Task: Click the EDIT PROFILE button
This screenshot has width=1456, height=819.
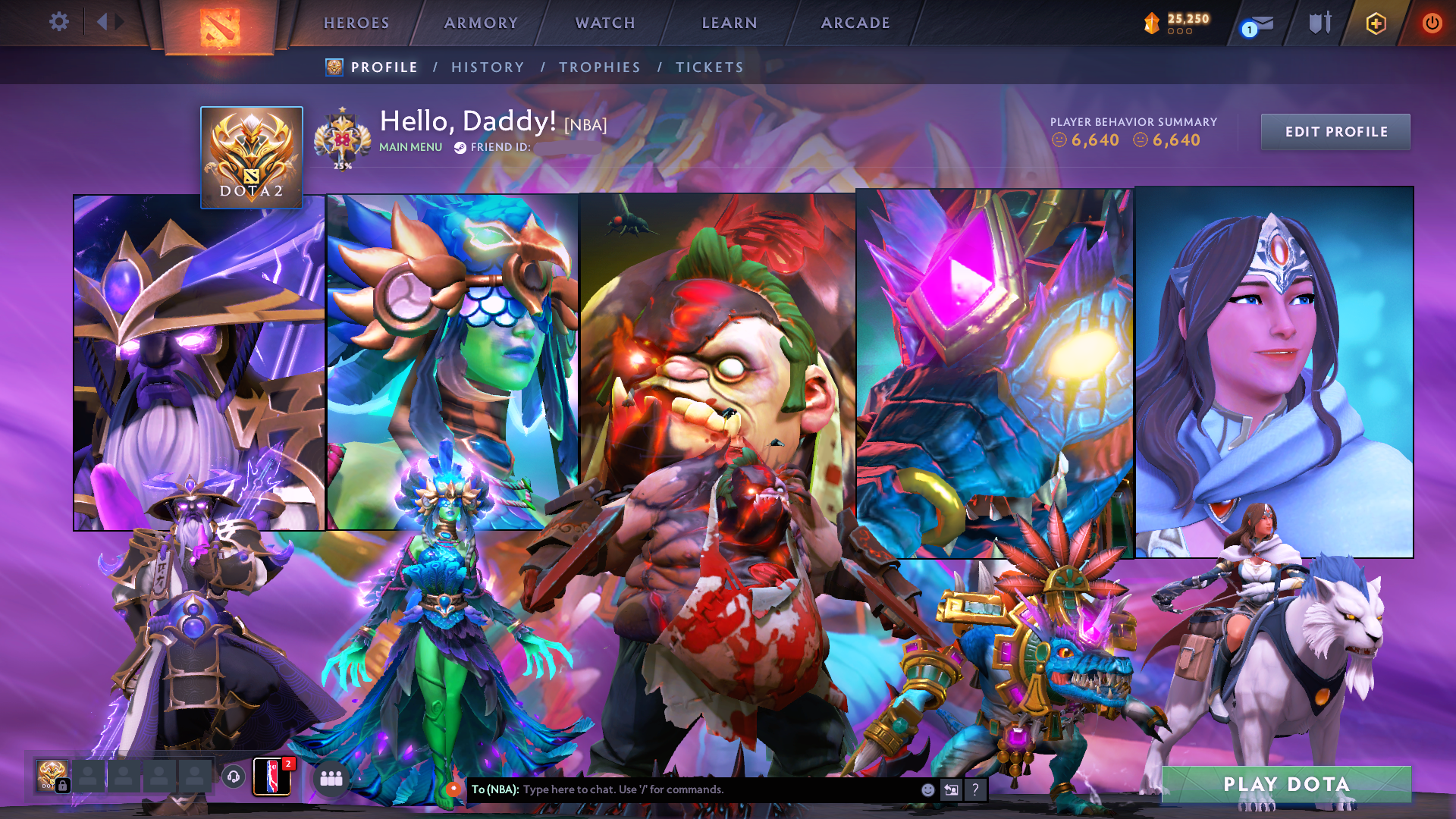Action: [x=1335, y=131]
